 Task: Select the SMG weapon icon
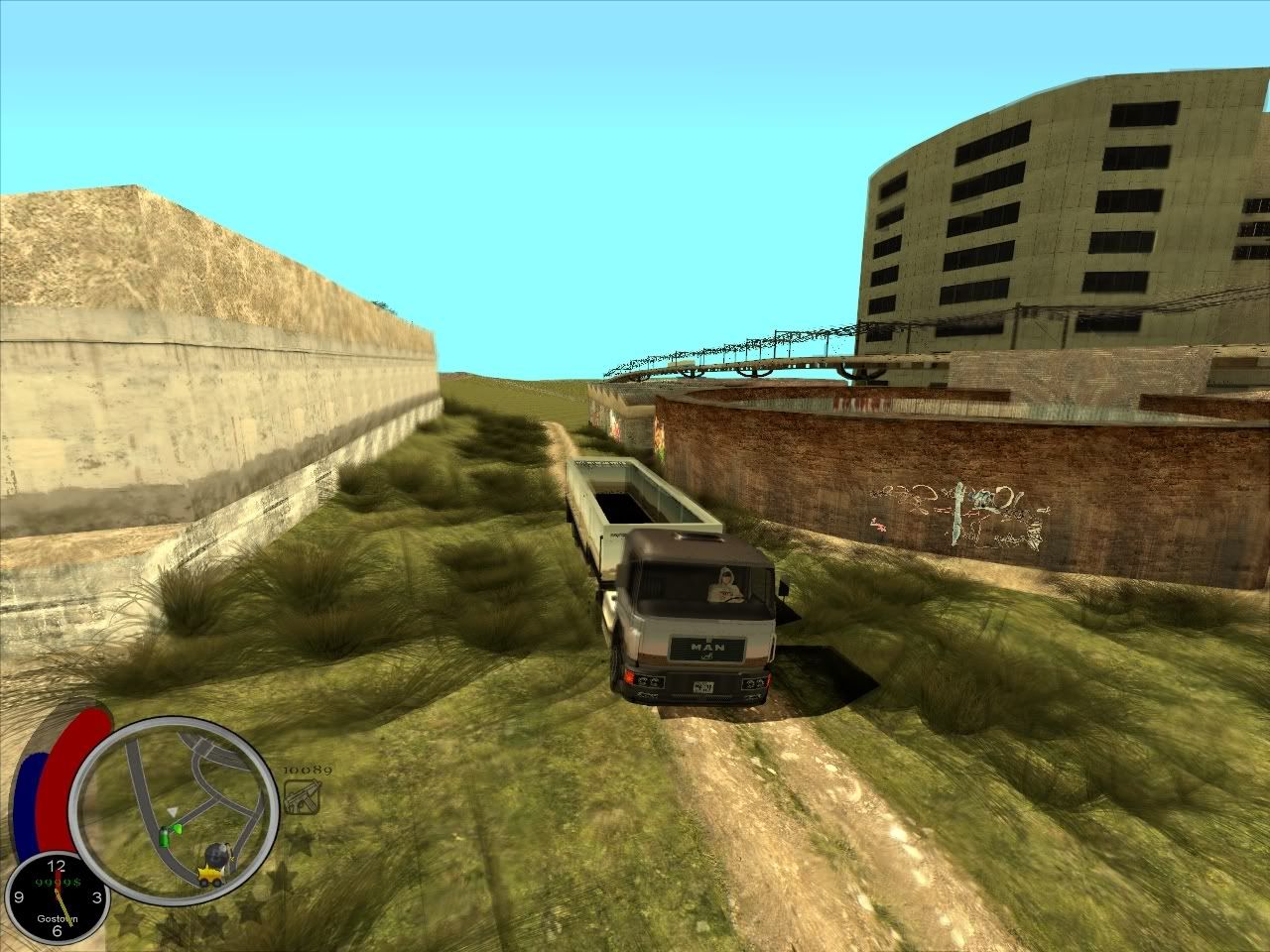click(302, 796)
